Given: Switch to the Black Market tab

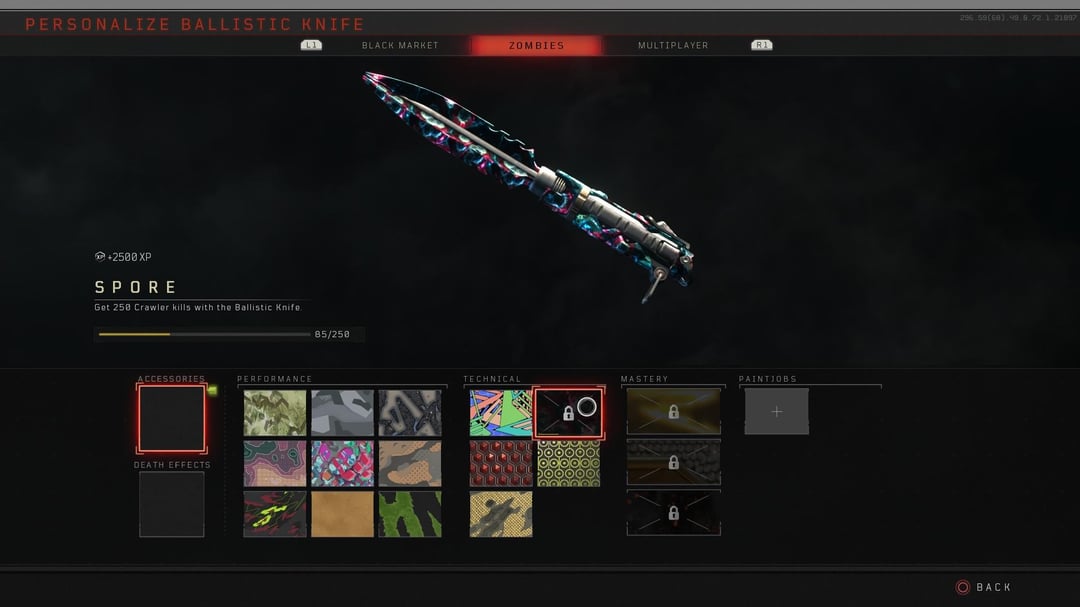Looking at the screenshot, I should coord(400,46).
